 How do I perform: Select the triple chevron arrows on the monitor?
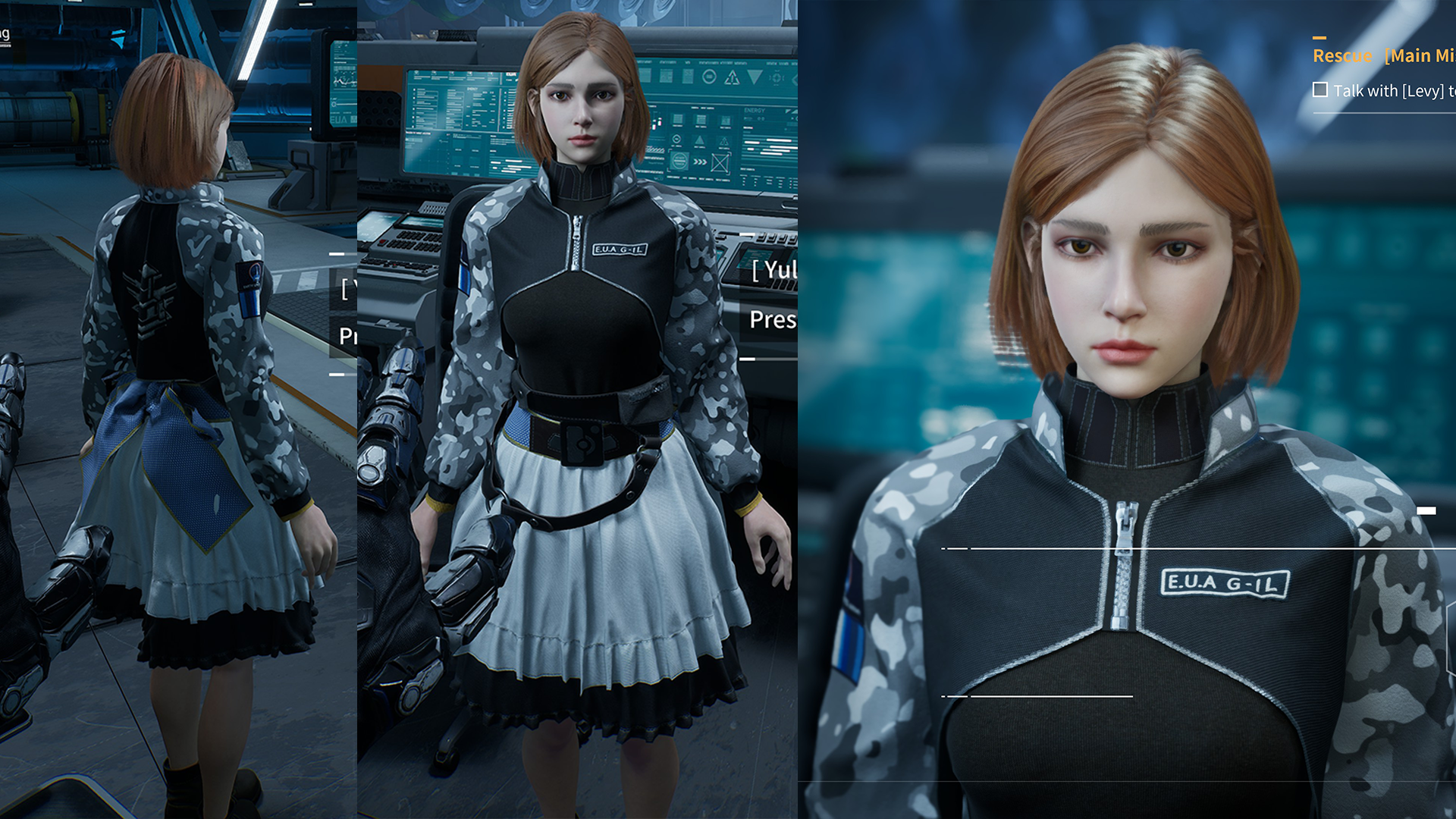pyautogui.click(x=699, y=162)
